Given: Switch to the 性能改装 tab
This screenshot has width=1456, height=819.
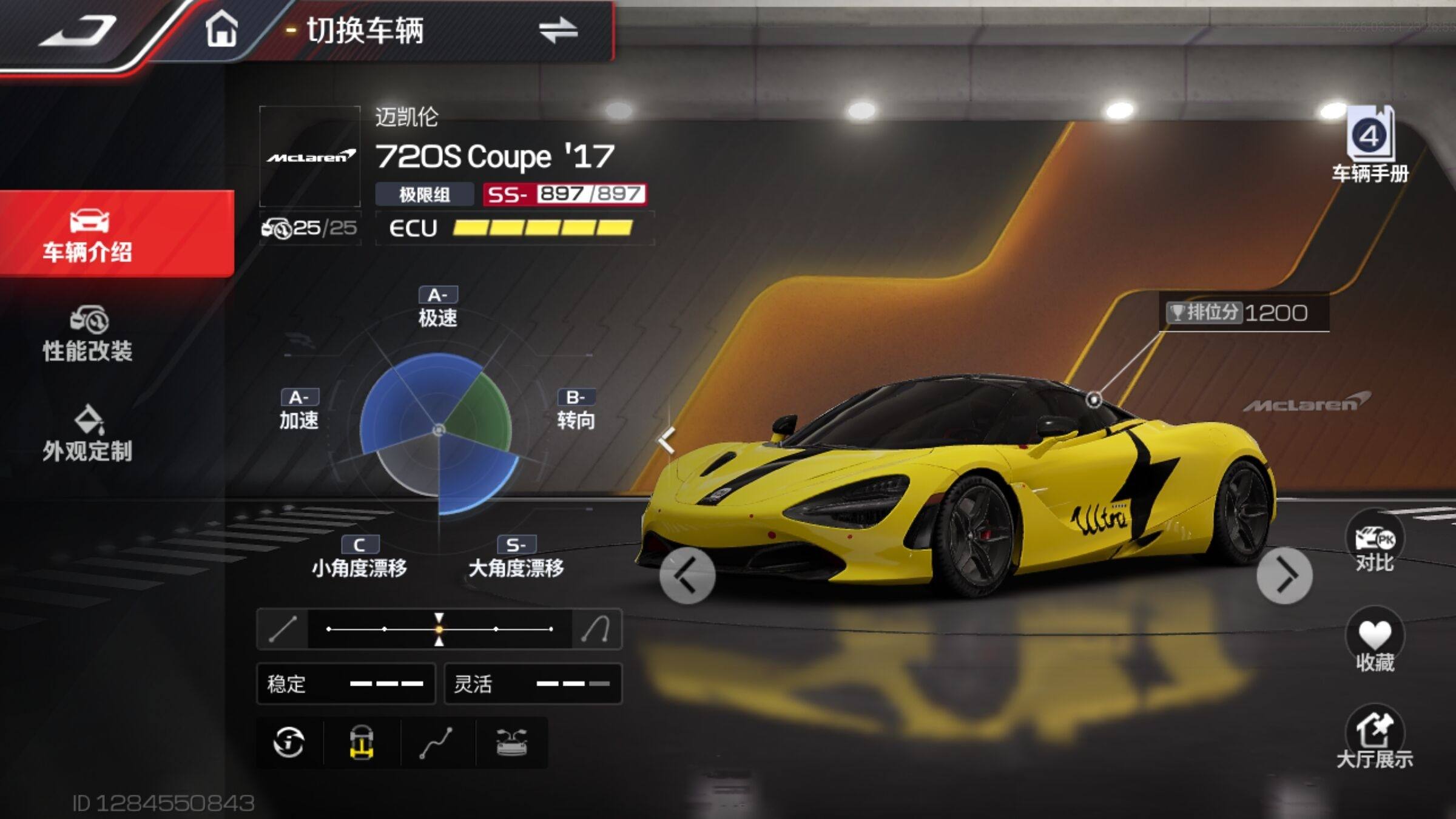Looking at the screenshot, I should click(88, 334).
